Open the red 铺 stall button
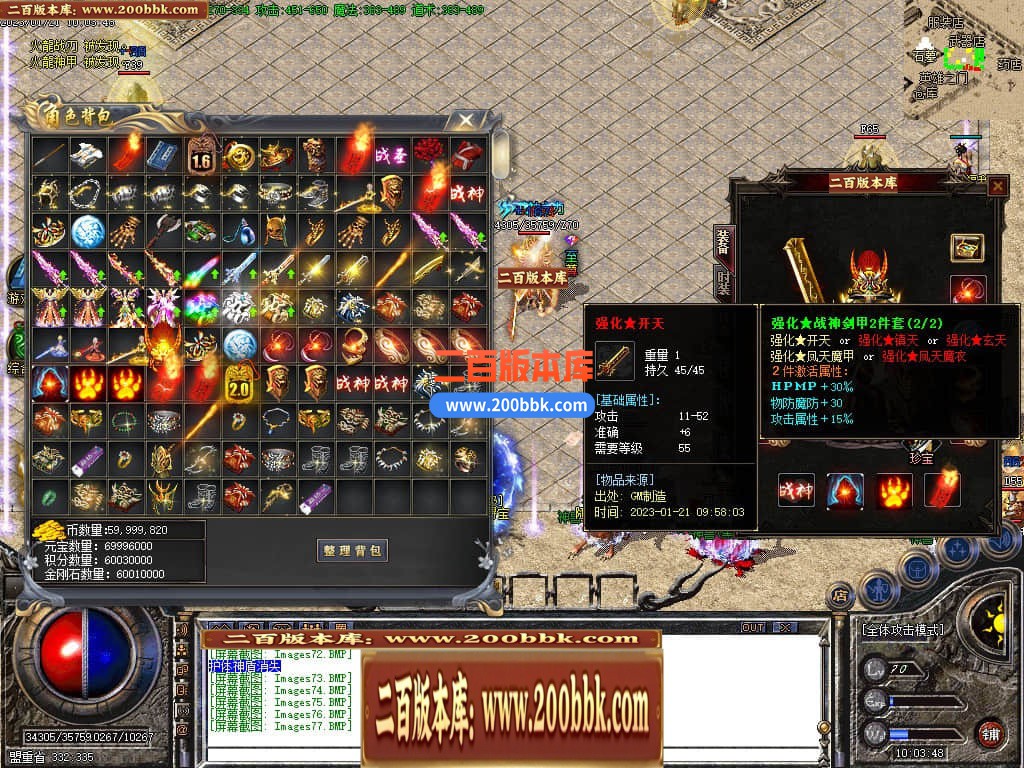Screen dimensions: 1024x768 (990, 733)
